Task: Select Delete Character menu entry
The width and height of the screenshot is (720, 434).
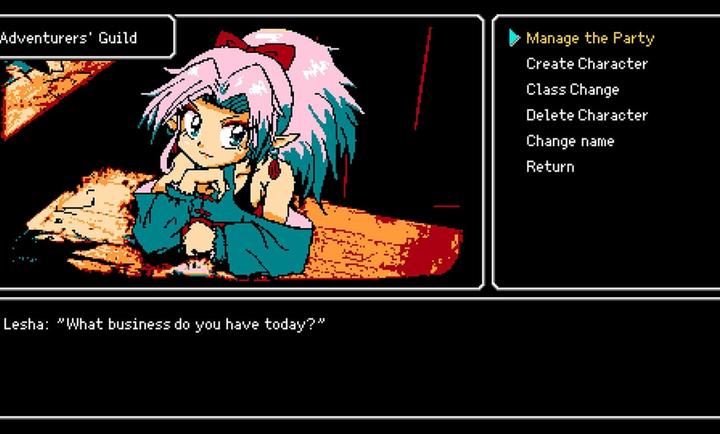Action: 587,115
